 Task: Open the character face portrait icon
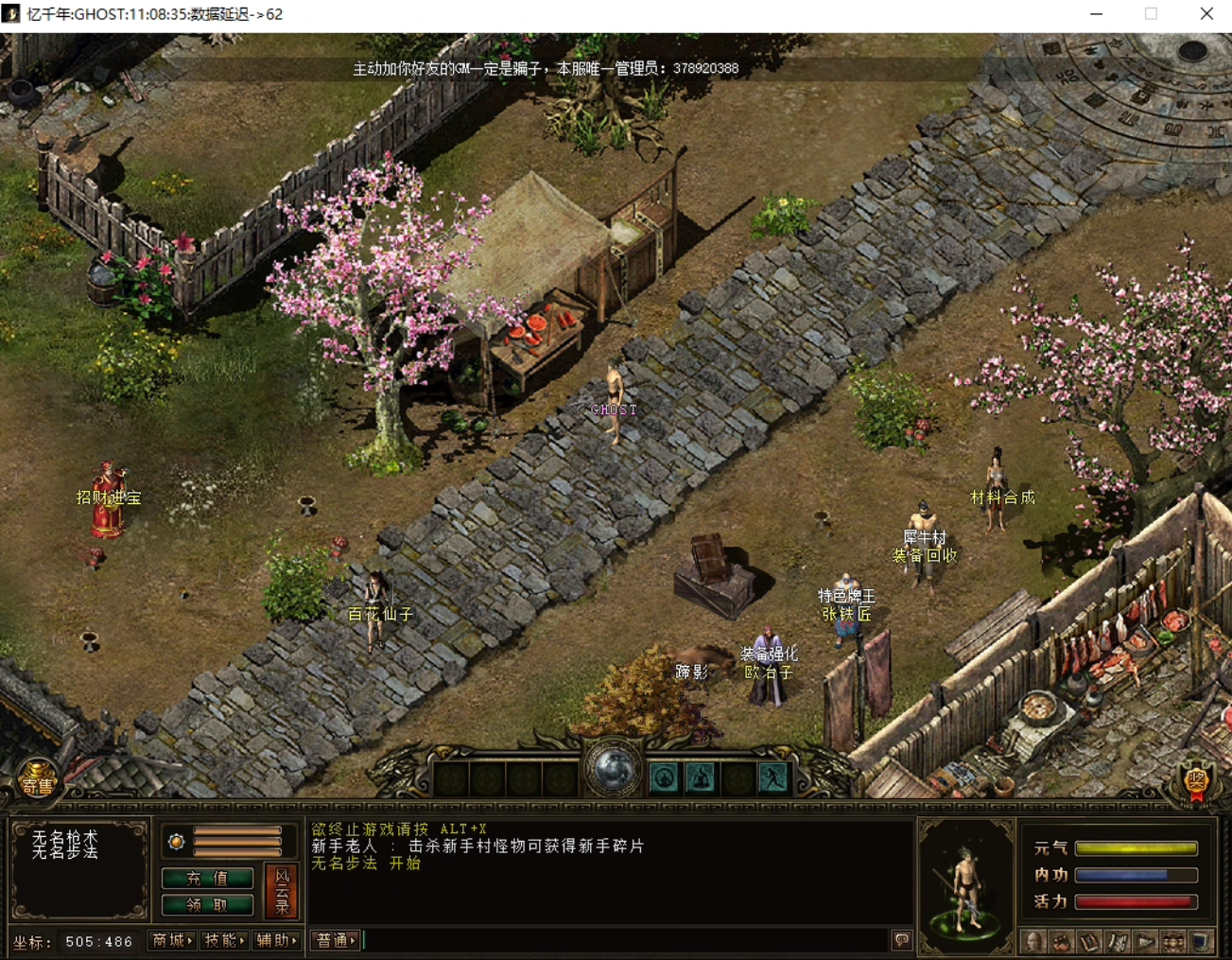click(x=1034, y=941)
